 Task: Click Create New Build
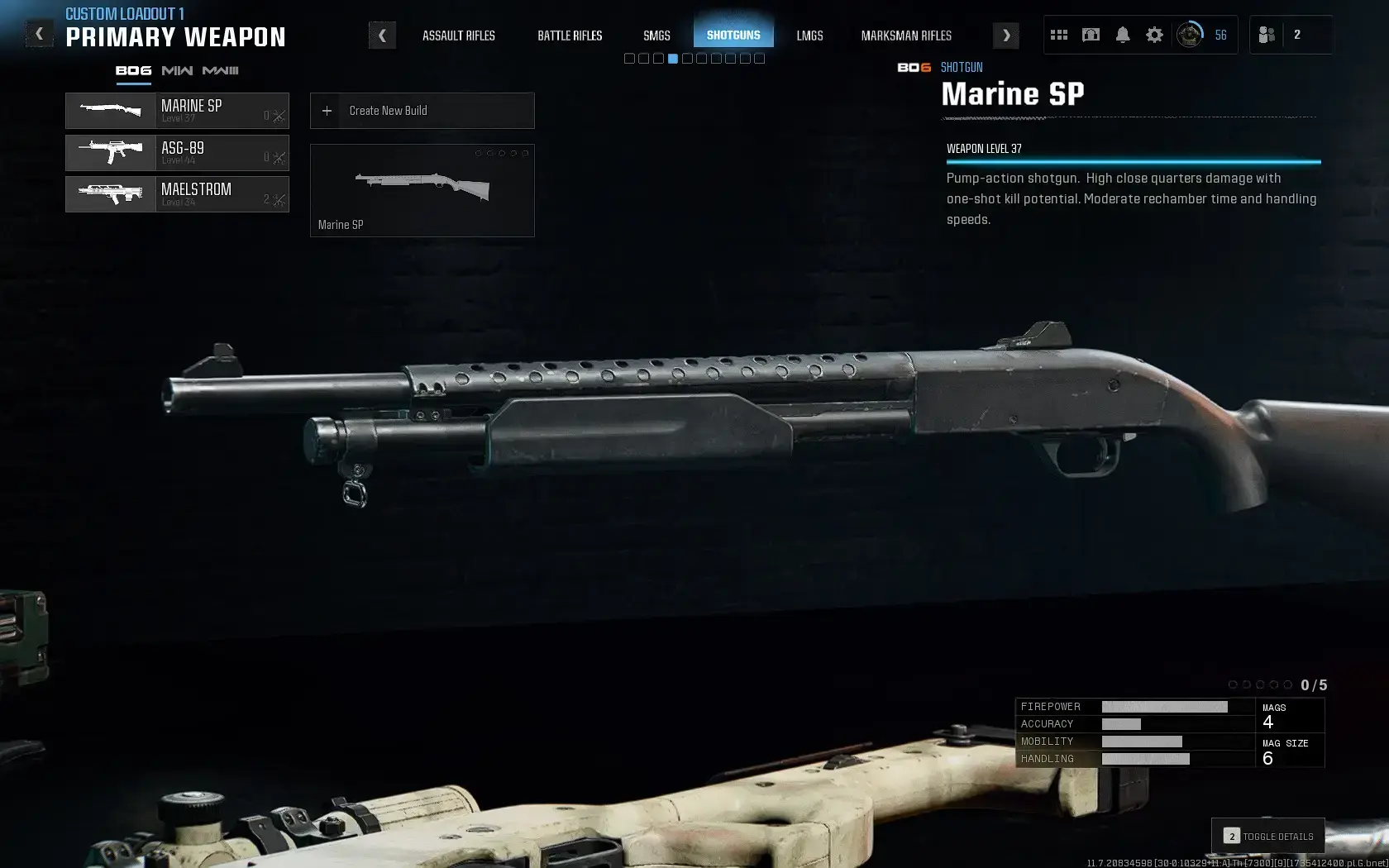[x=422, y=111]
